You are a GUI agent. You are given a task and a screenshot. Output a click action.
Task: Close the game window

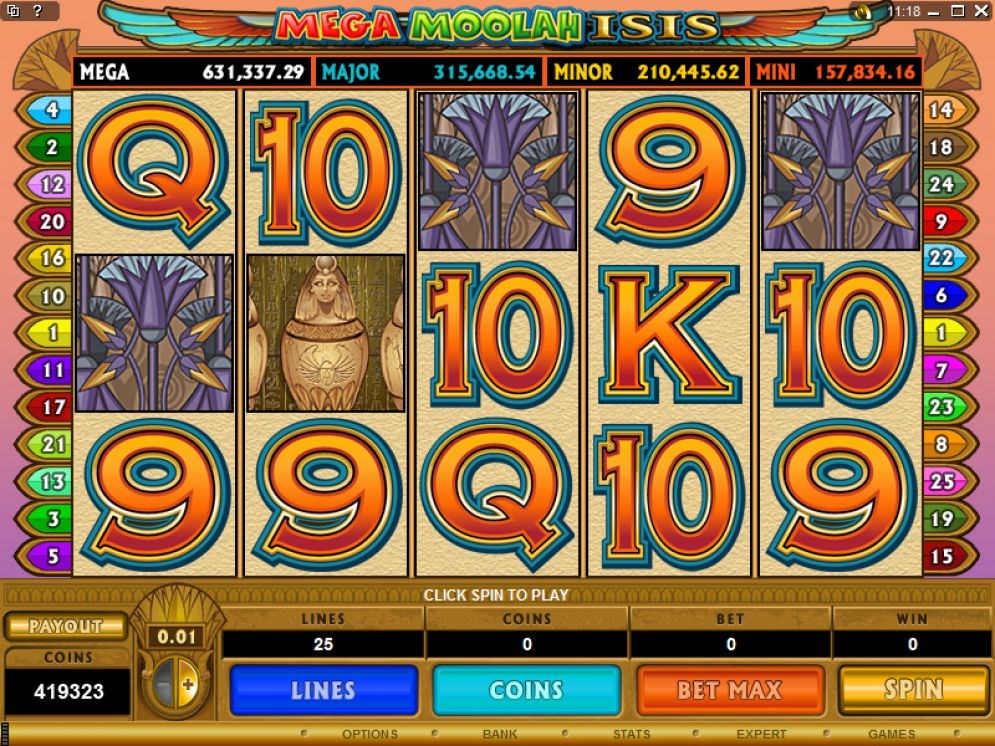tap(980, 11)
